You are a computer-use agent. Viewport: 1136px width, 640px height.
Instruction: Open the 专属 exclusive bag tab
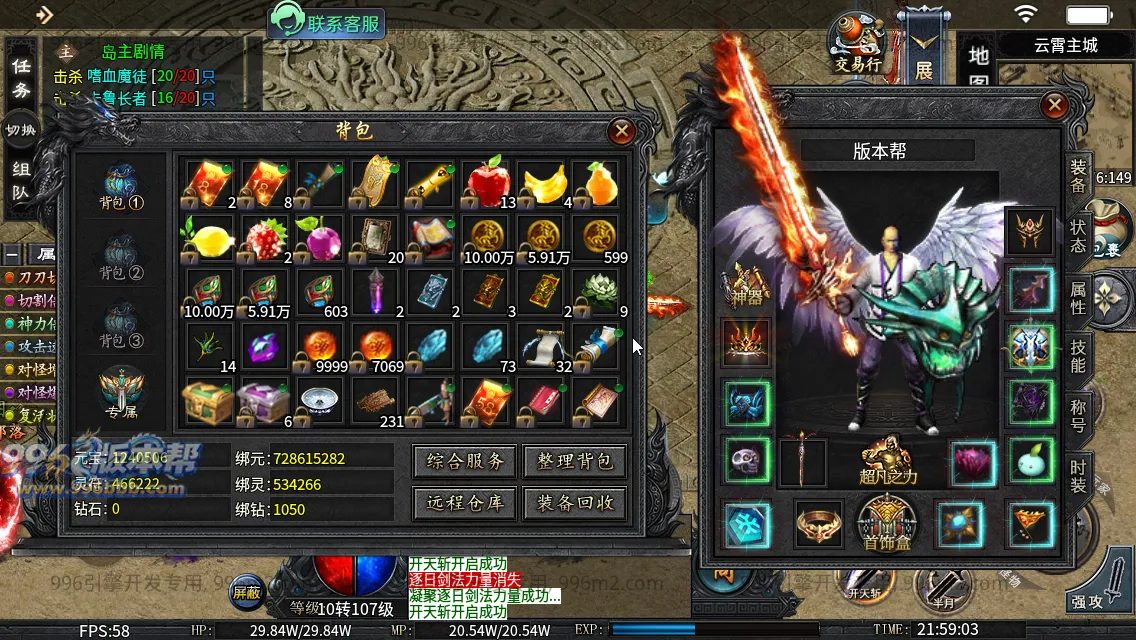tap(122, 394)
